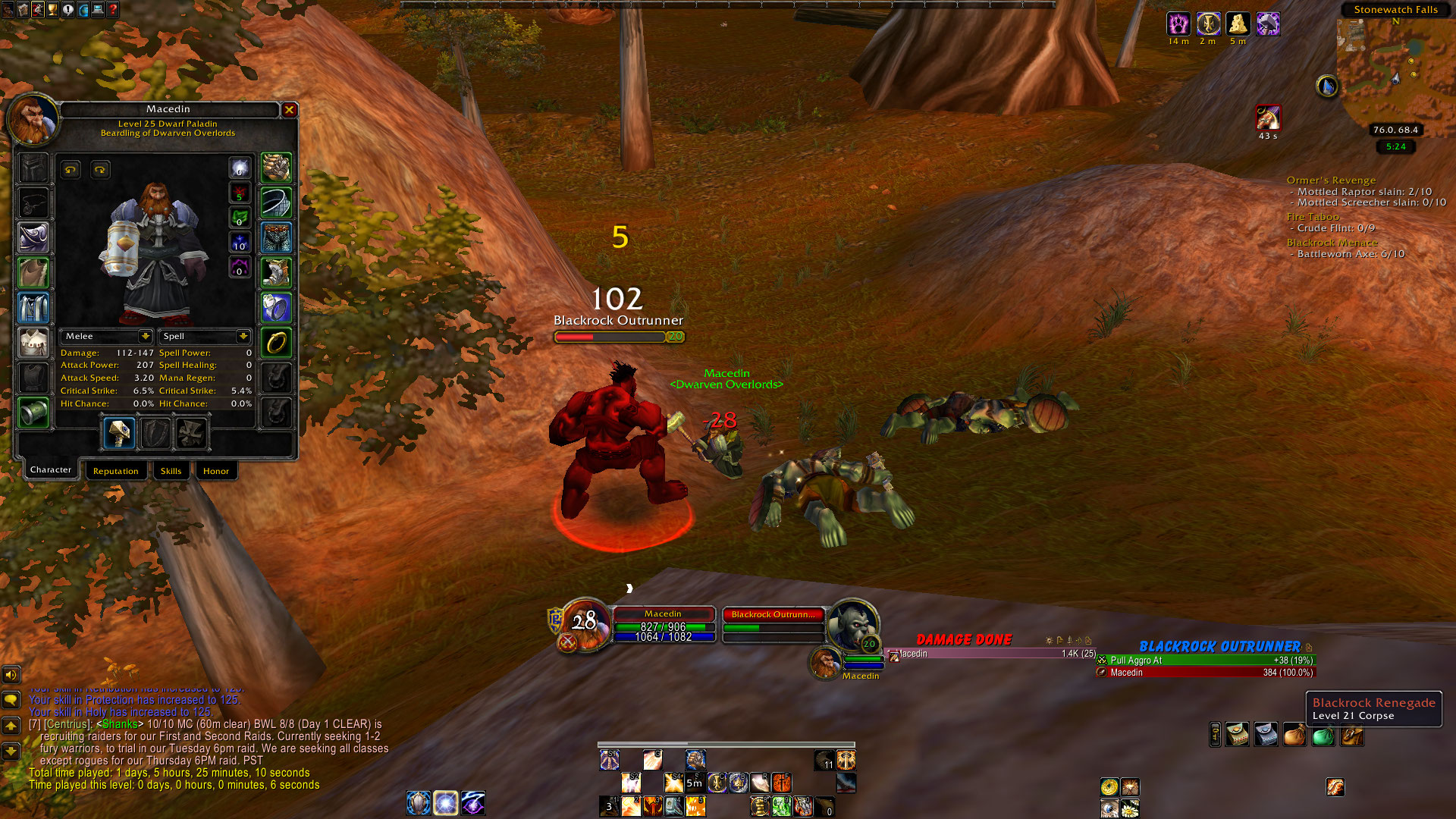Click the equipped gauntlets slot
Image resolution: width=1456 pixels, height=819 pixels.
276,168
